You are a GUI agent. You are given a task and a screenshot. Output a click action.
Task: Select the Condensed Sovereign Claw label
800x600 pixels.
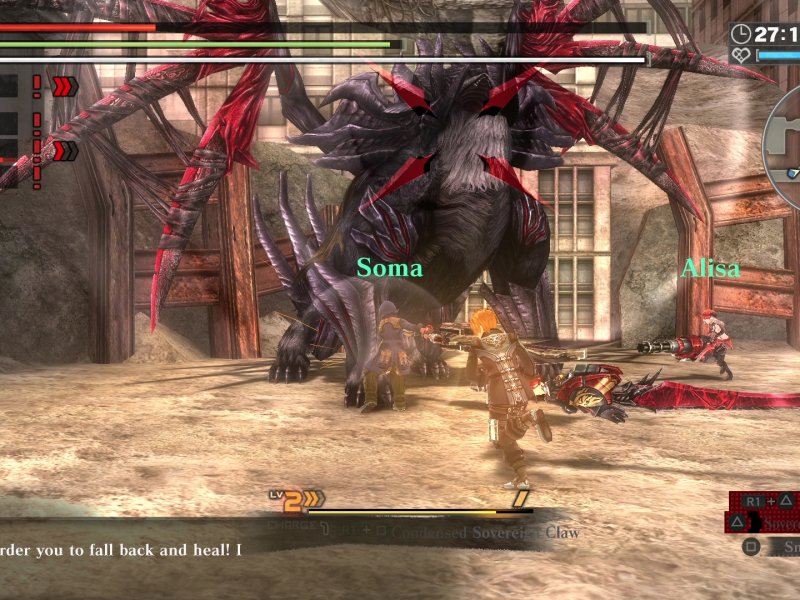(x=485, y=532)
